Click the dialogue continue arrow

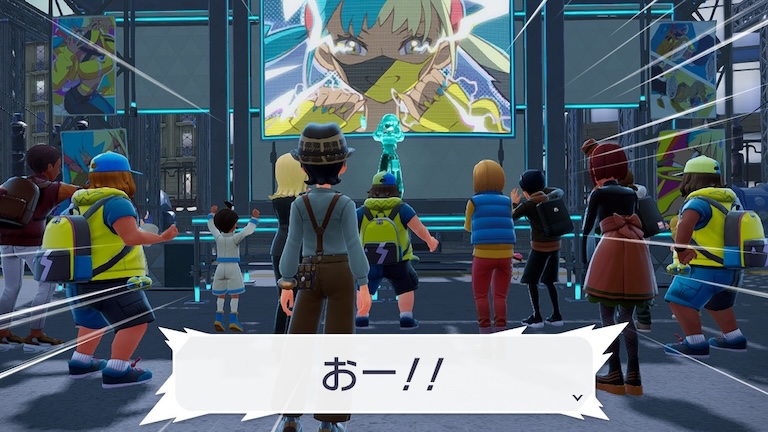pos(577,397)
